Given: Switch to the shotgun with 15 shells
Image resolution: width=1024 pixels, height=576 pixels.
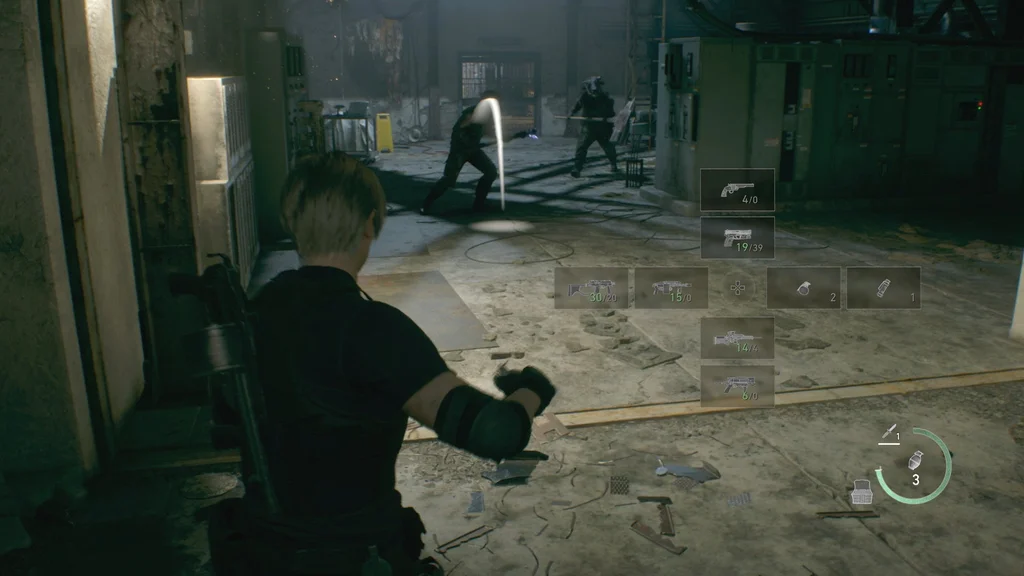Looking at the screenshot, I should click(671, 288).
